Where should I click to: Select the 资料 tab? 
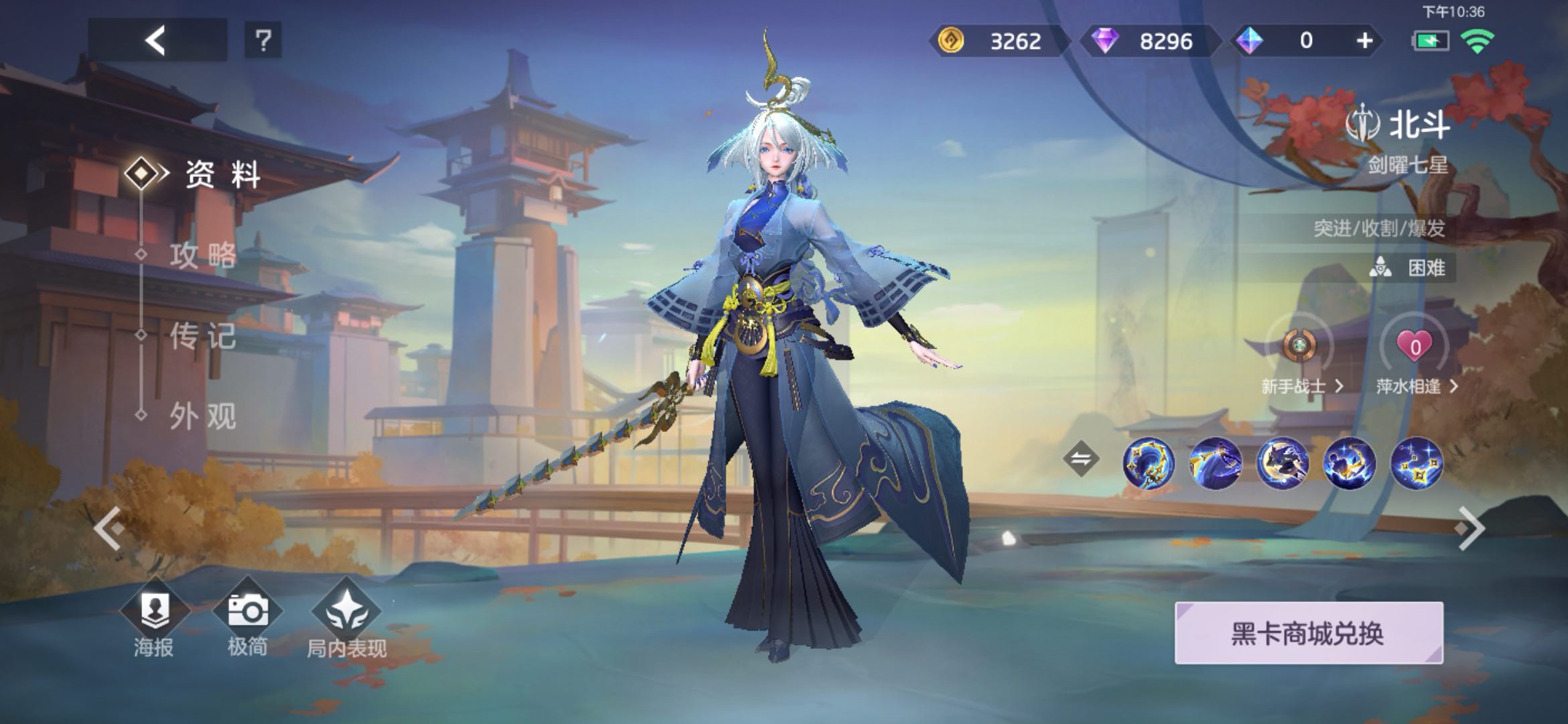click(x=221, y=175)
